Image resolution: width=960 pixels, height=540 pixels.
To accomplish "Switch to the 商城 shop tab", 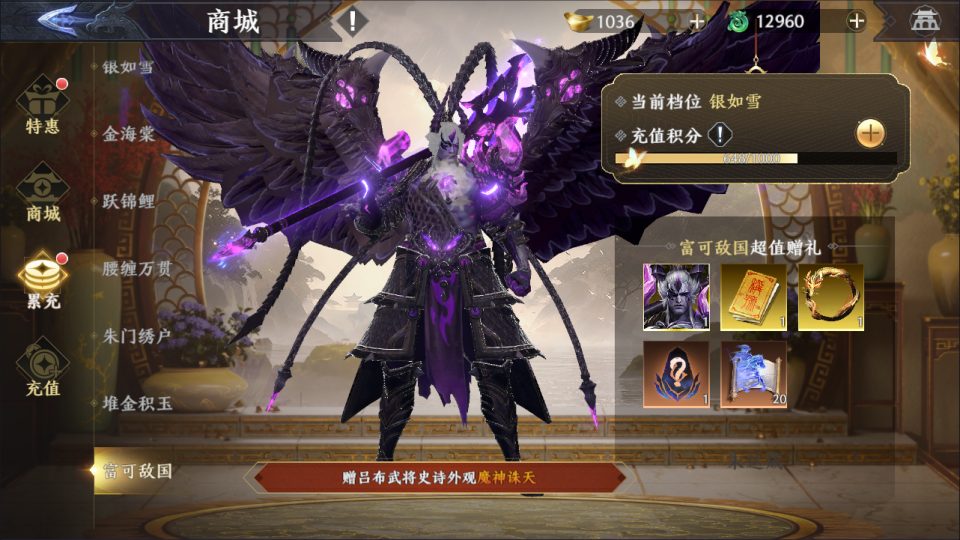I will point(43,193).
